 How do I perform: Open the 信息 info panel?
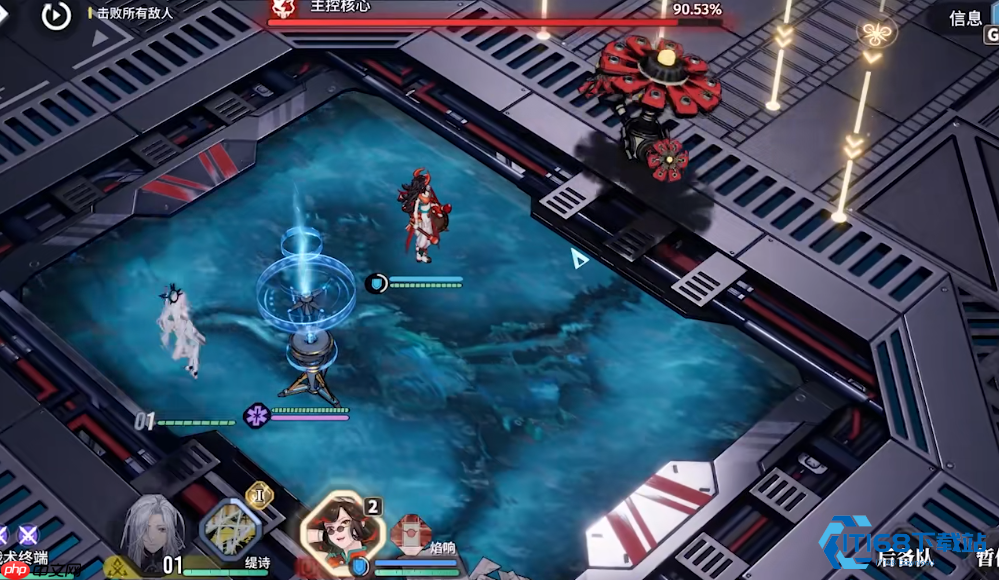pyautogui.click(x=965, y=17)
